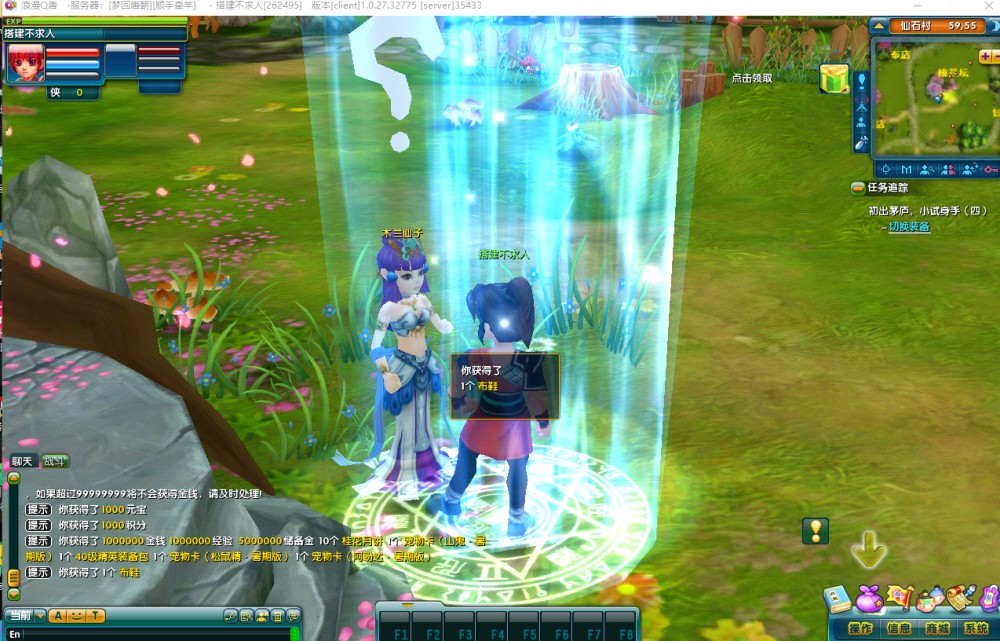Open the 操作 menu
The width and height of the screenshot is (1000, 641).
point(860,628)
